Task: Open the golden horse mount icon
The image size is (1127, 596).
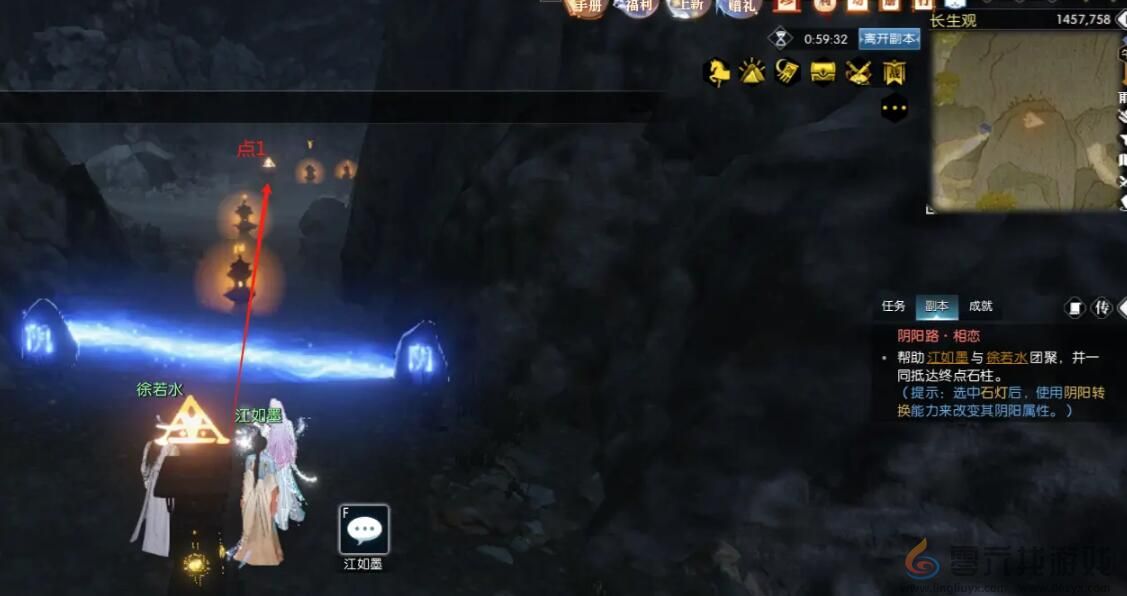Action: coord(716,72)
